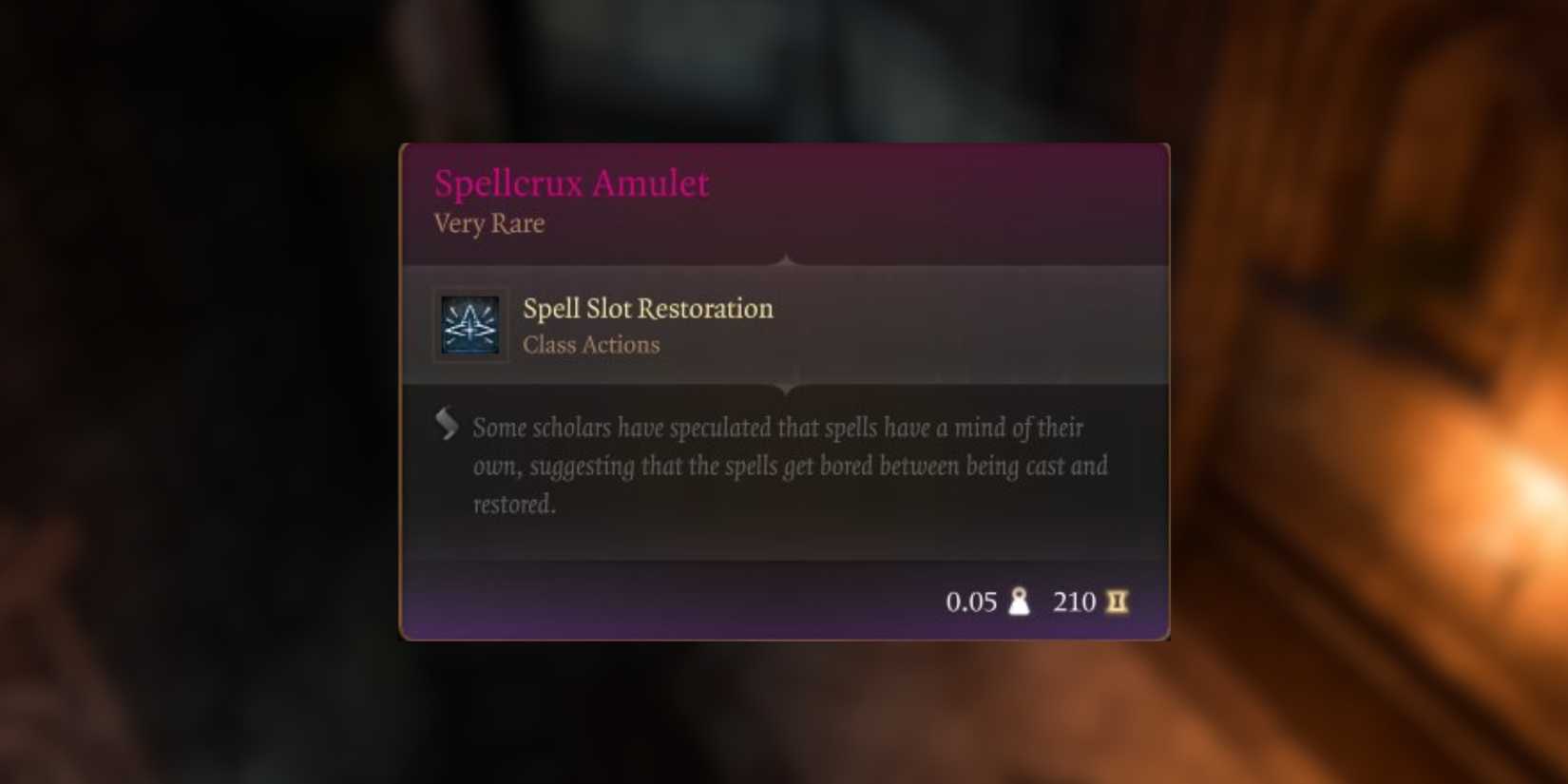Click the gold hourglass-shaped currency symbol
The height and width of the screenshot is (784, 1568).
coord(1118,602)
